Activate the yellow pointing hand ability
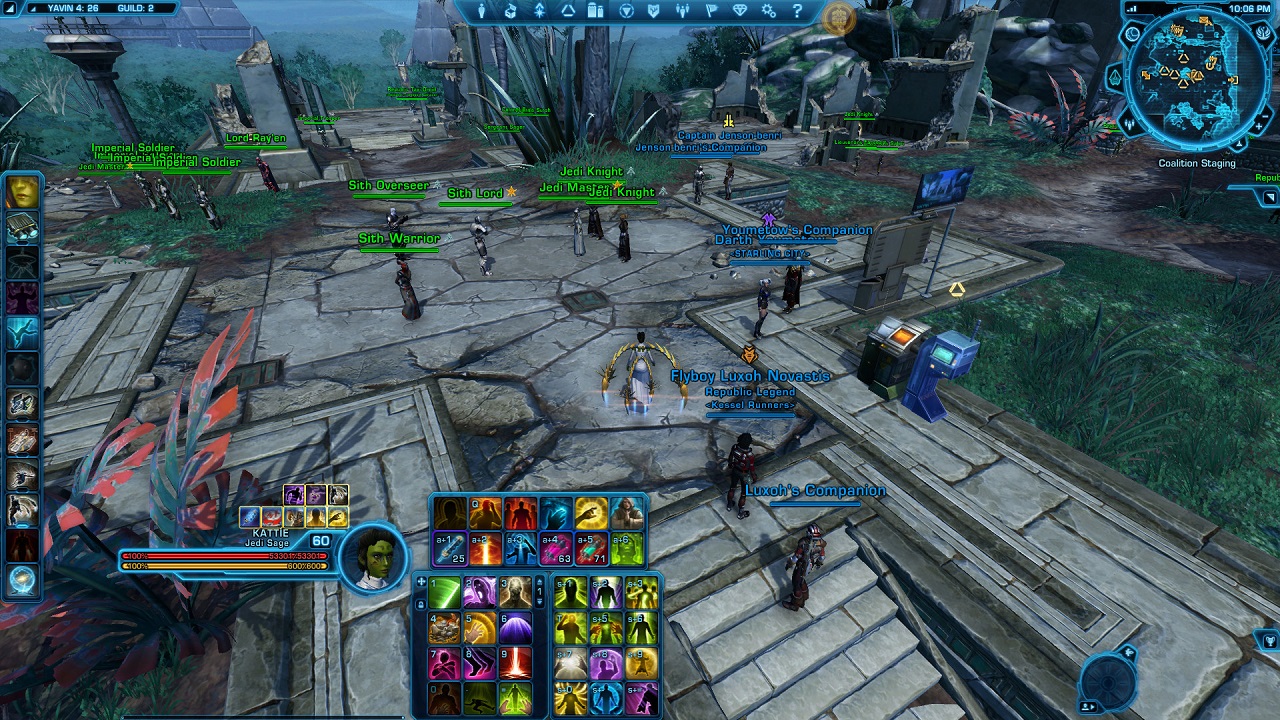Screen dimensions: 1280x720 591,513
